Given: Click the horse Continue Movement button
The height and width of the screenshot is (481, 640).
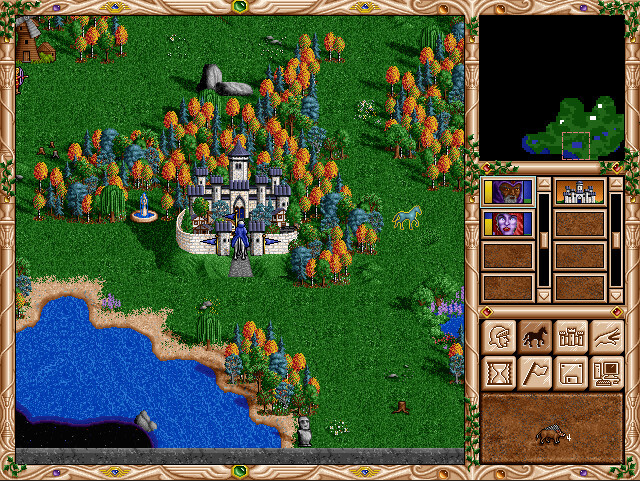Looking at the screenshot, I should click(x=534, y=337).
